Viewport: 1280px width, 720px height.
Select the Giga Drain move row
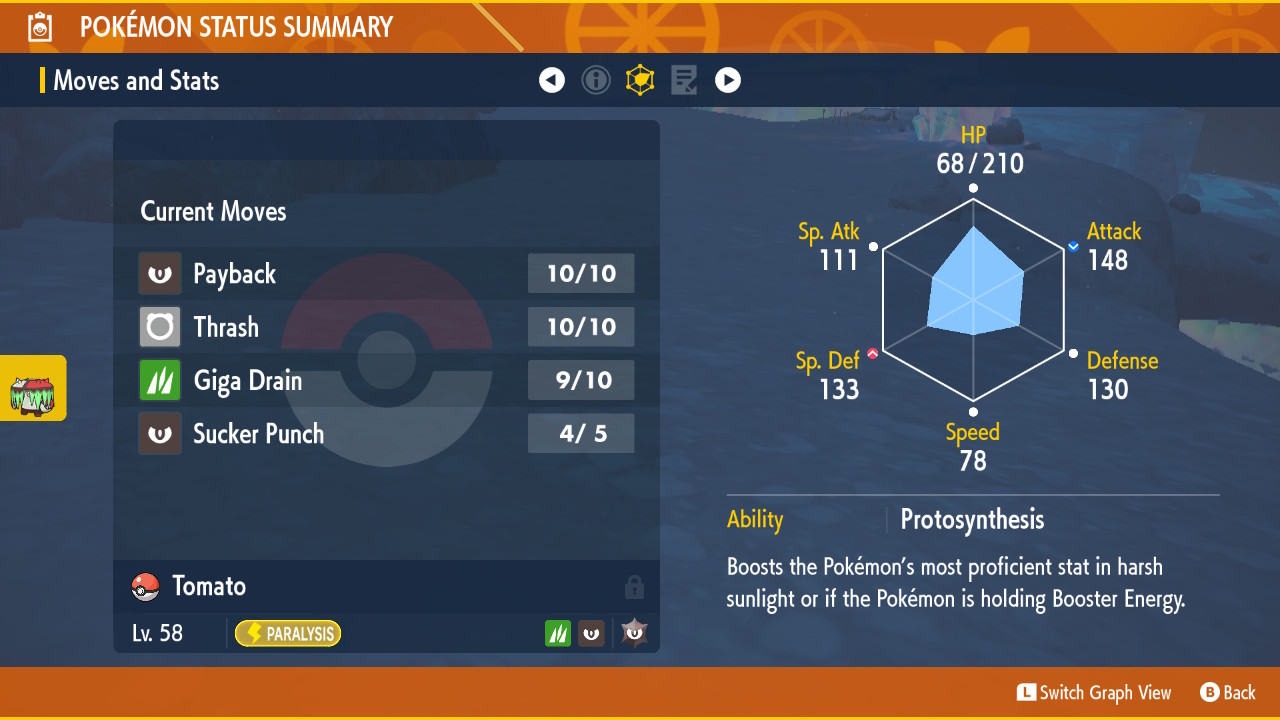[386, 381]
